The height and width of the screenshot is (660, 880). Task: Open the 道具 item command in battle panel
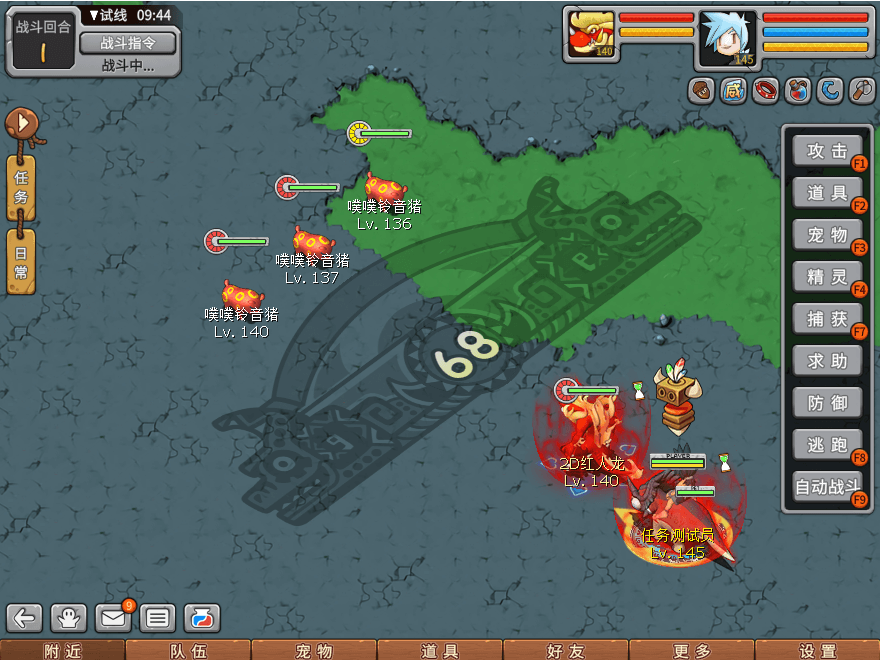pos(827,193)
